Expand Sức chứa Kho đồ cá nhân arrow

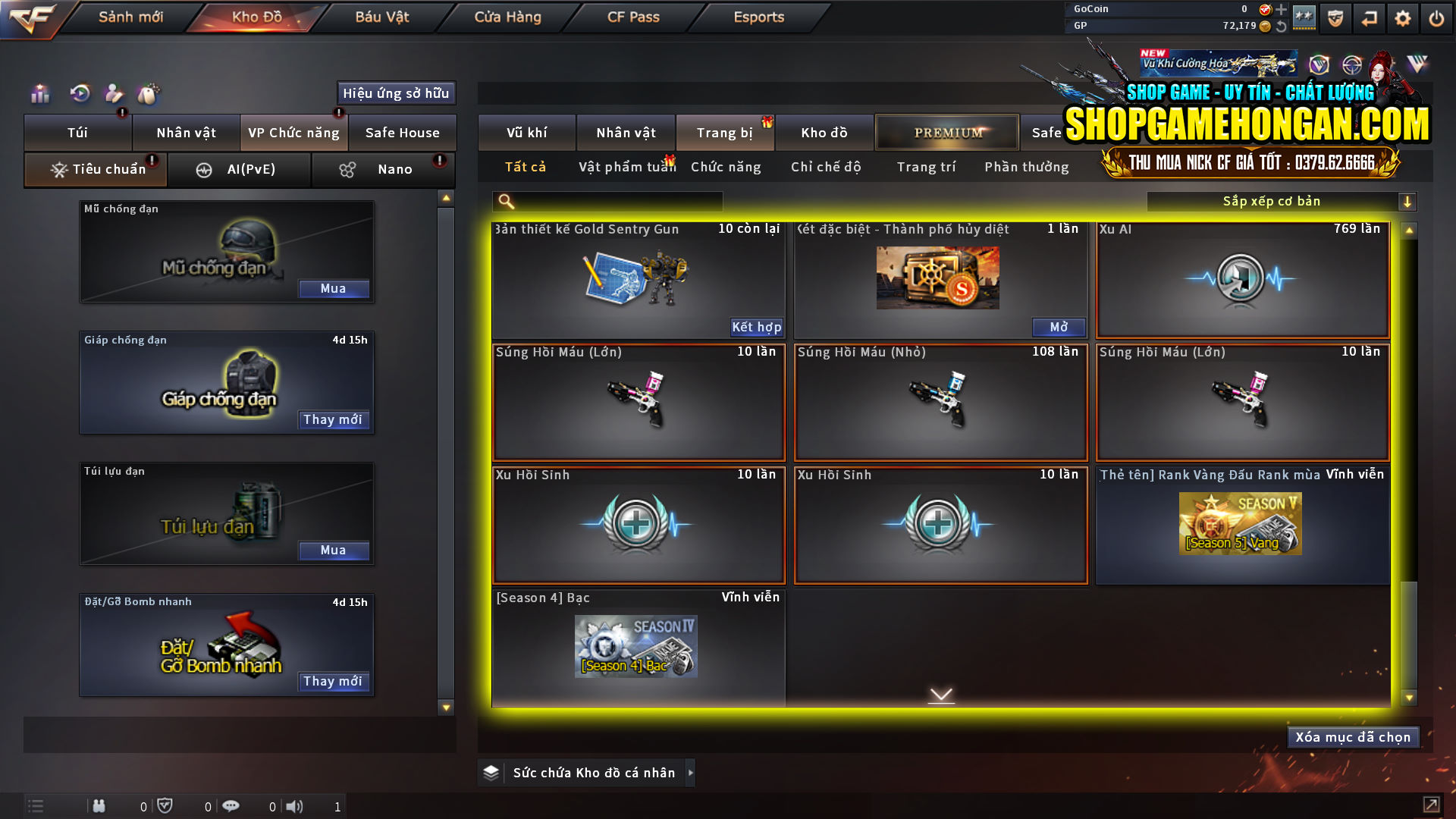pyautogui.click(x=691, y=773)
